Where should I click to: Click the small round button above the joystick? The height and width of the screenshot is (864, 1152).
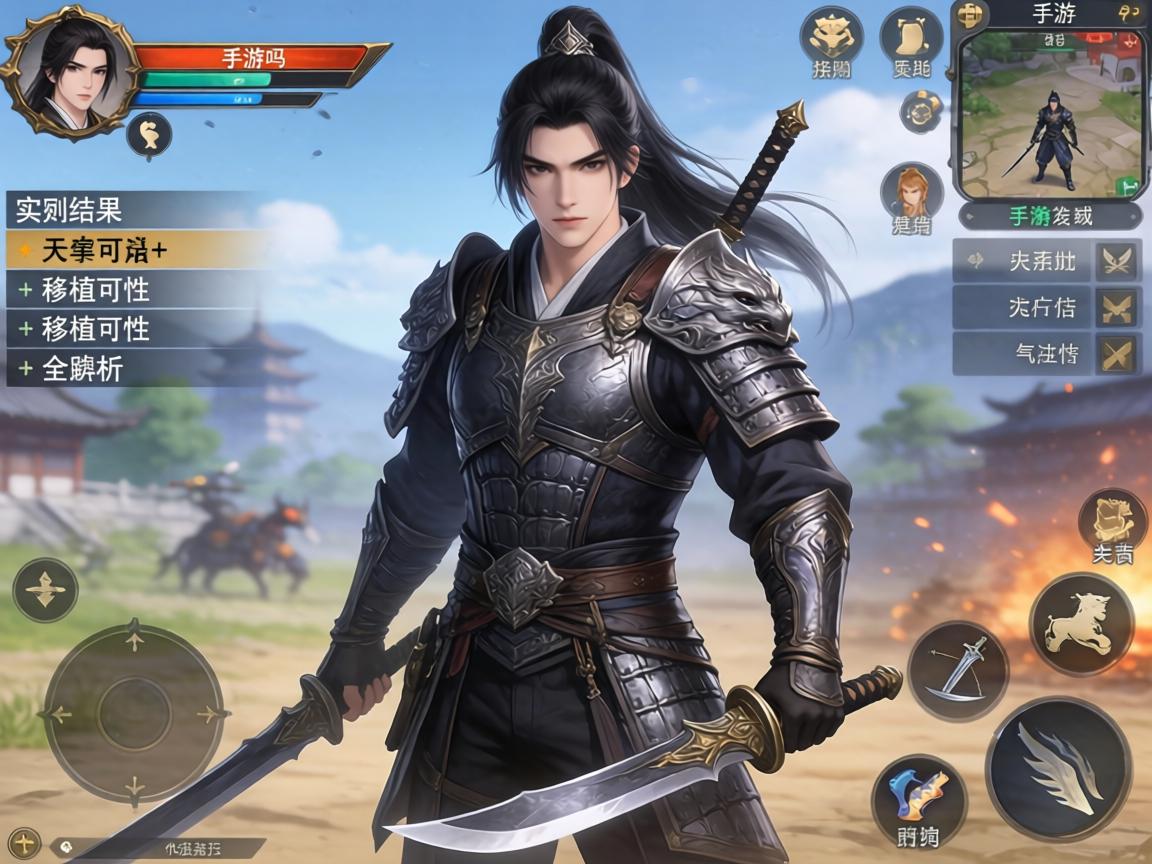tap(45, 590)
